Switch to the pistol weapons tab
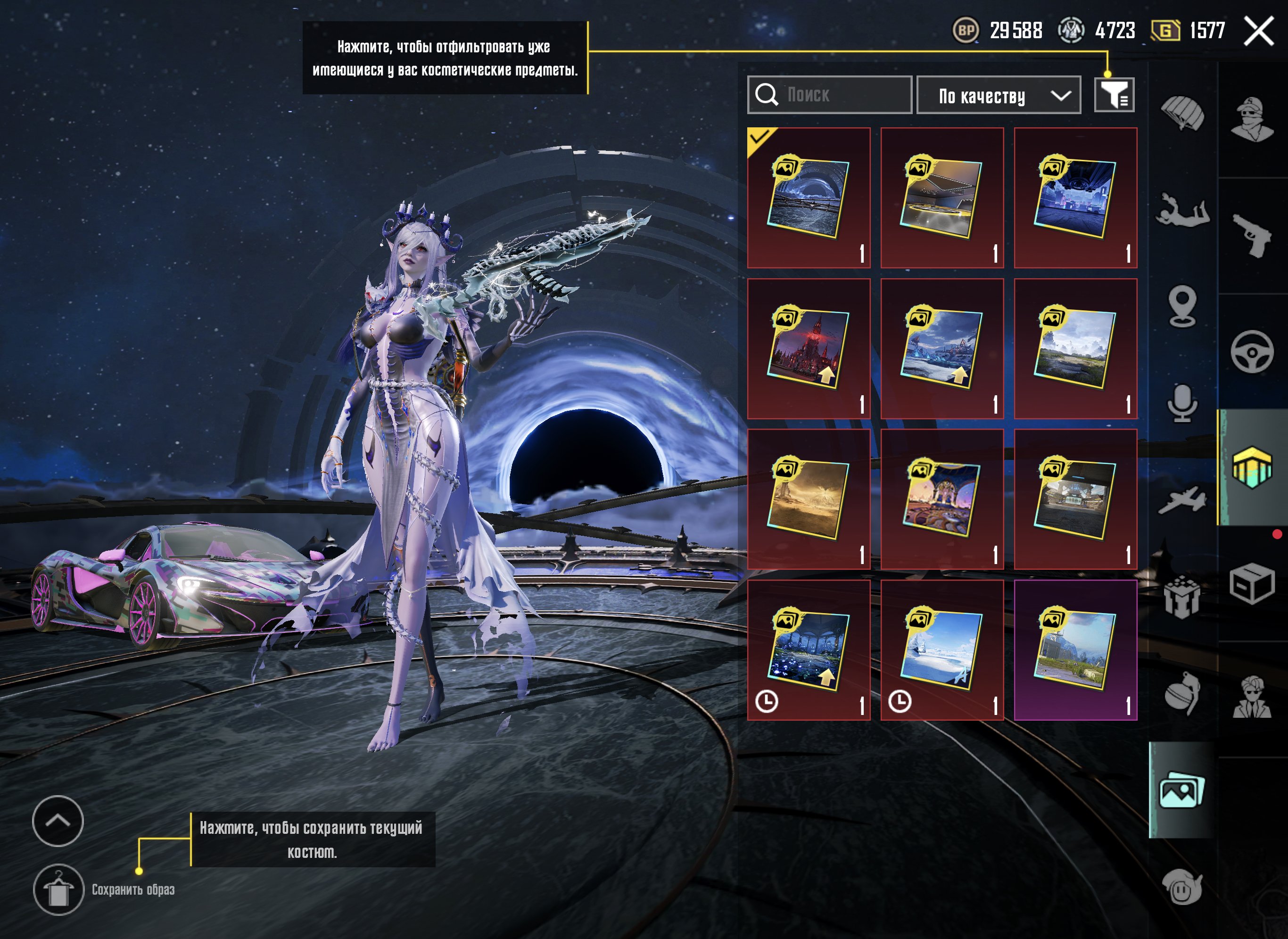This screenshot has height=939, width=1288. (x=1252, y=235)
